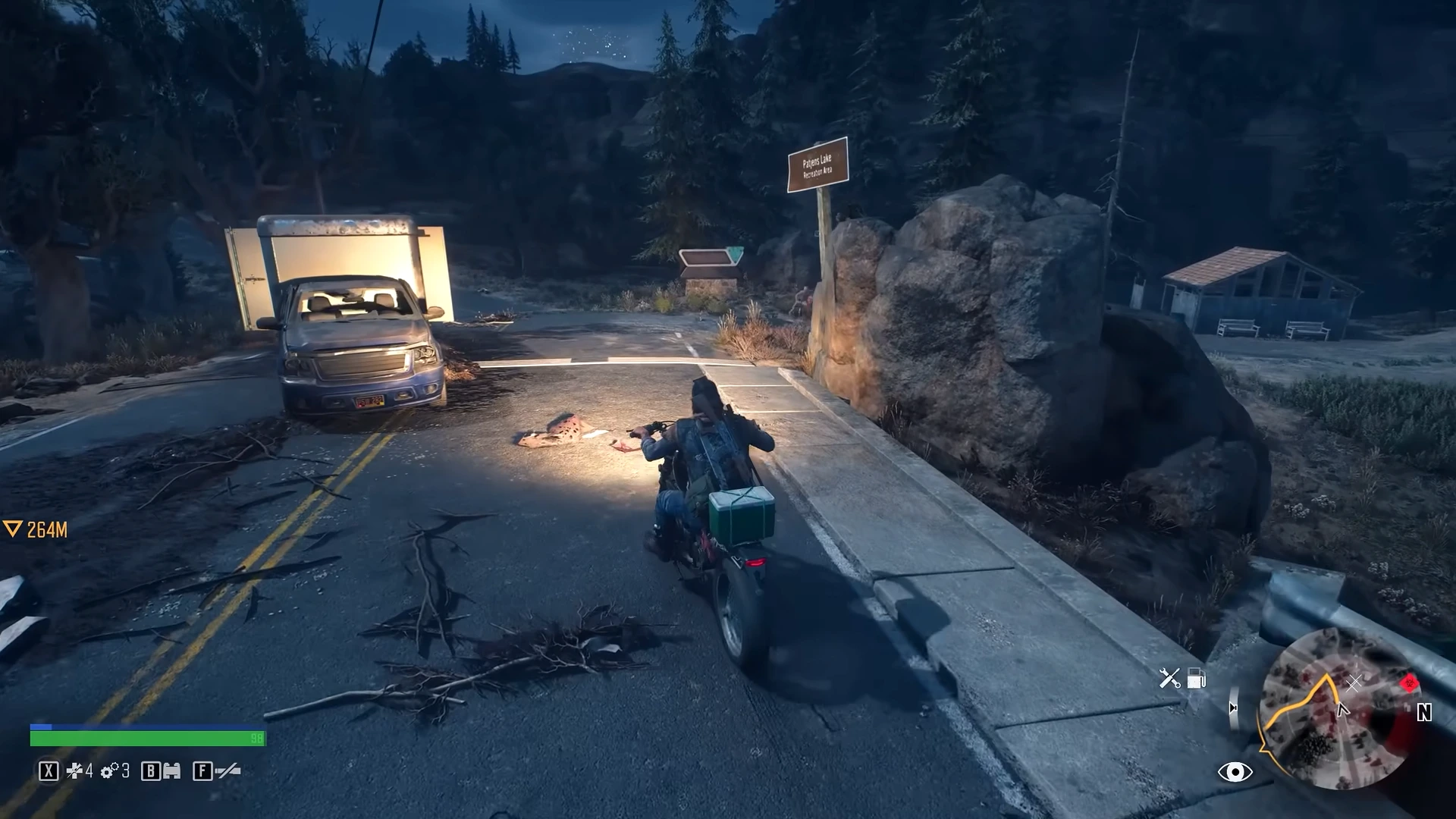Select the scrap gears icon
The image size is (1456, 819).
tap(109, 771)
